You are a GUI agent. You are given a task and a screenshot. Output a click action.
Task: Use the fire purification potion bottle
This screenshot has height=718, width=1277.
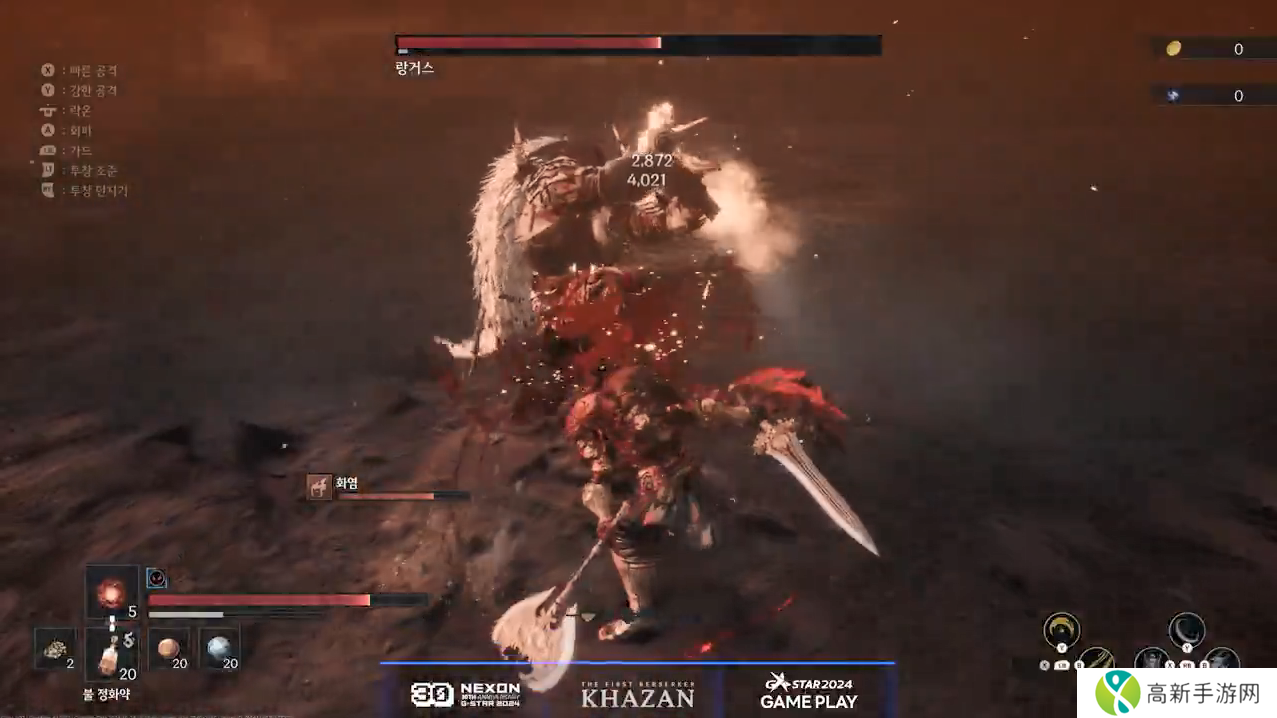109,654
